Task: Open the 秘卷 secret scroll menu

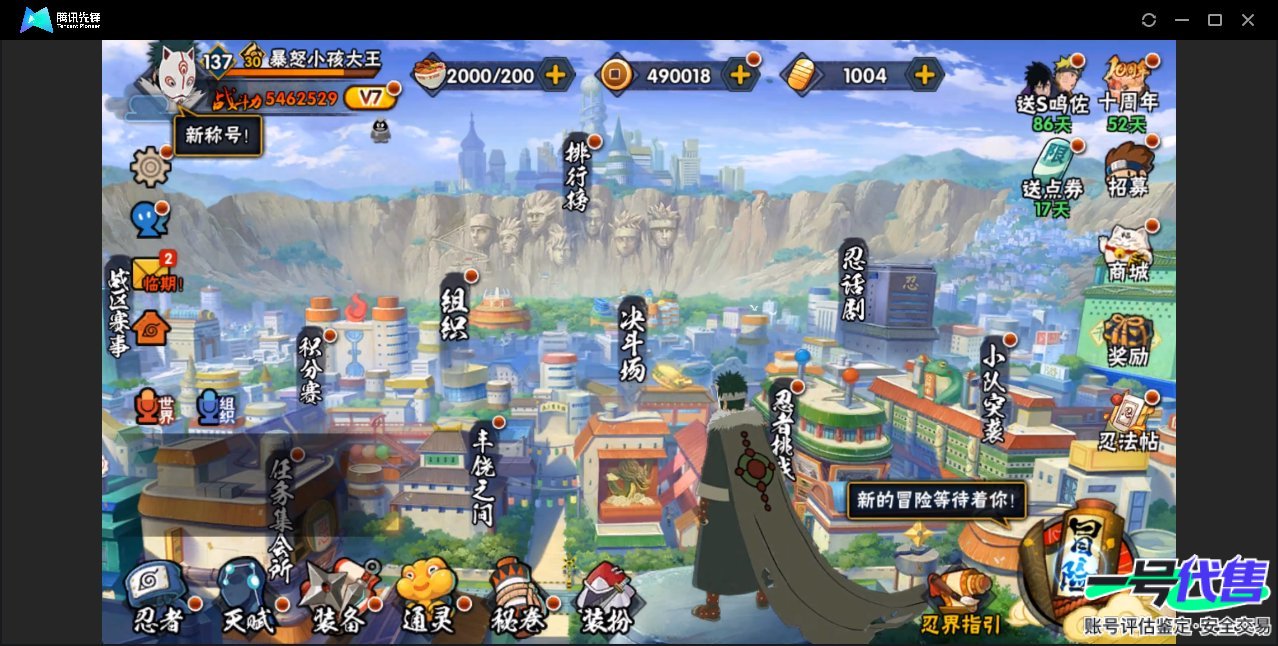Action: [518, 598]
